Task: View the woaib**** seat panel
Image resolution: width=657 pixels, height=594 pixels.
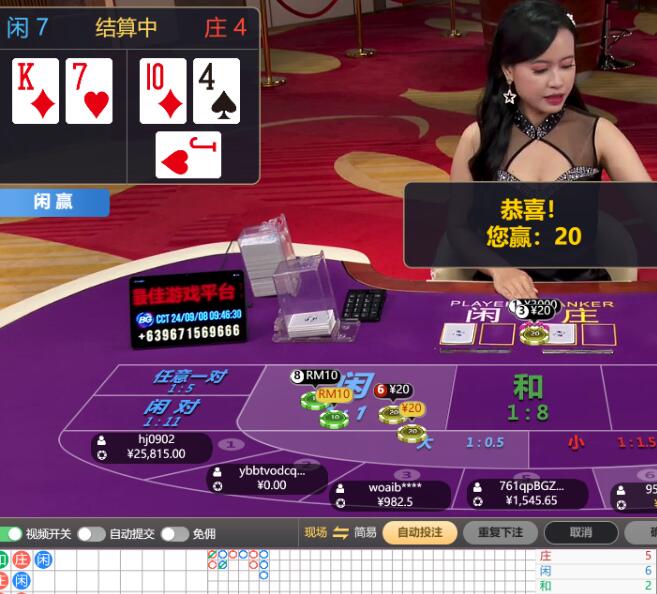Action: pyautogui.click(x=391, y=494)
